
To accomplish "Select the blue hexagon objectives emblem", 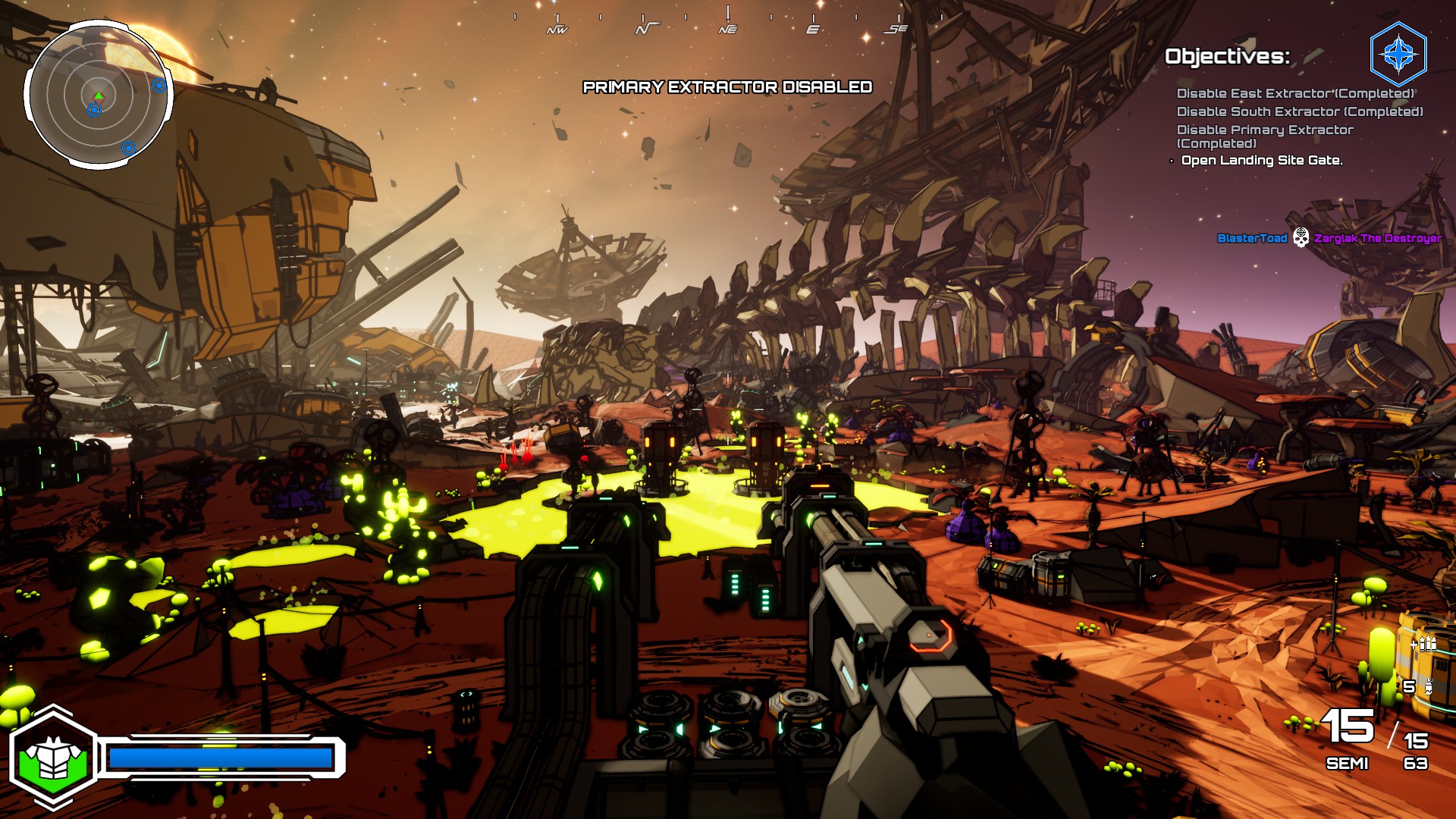I will (1398, 55).
